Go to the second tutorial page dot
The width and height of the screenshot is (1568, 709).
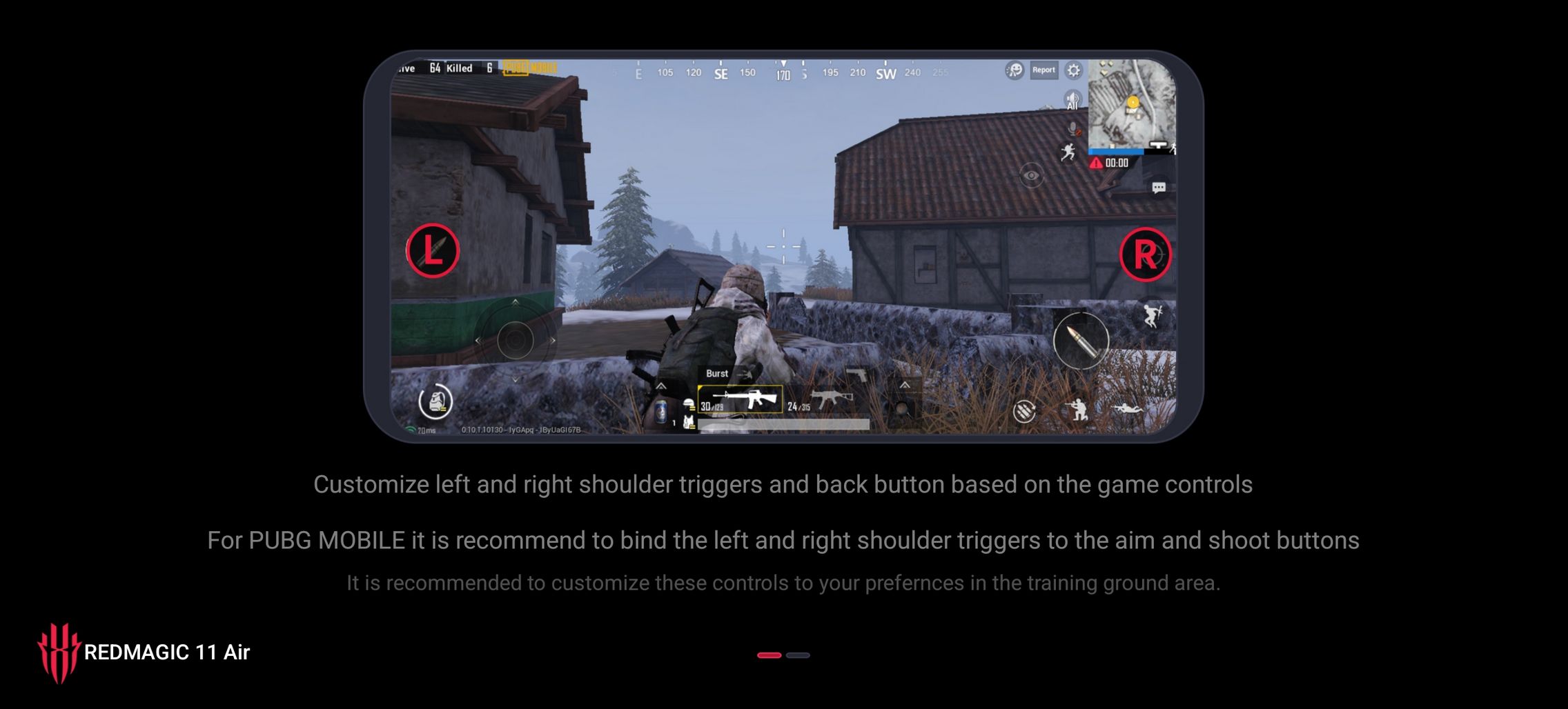798,655
